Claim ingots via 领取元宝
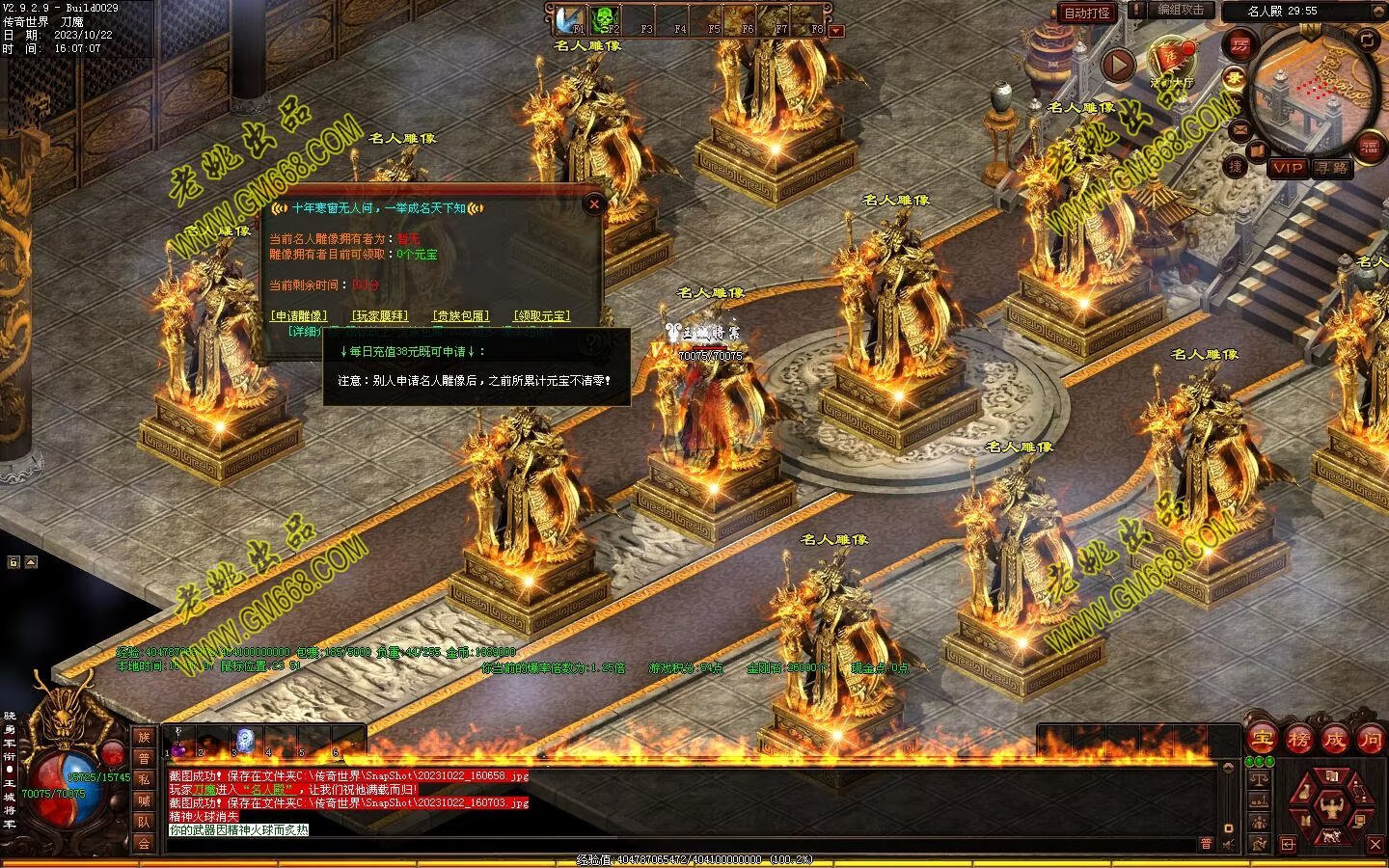 click(x=541, y=315)
